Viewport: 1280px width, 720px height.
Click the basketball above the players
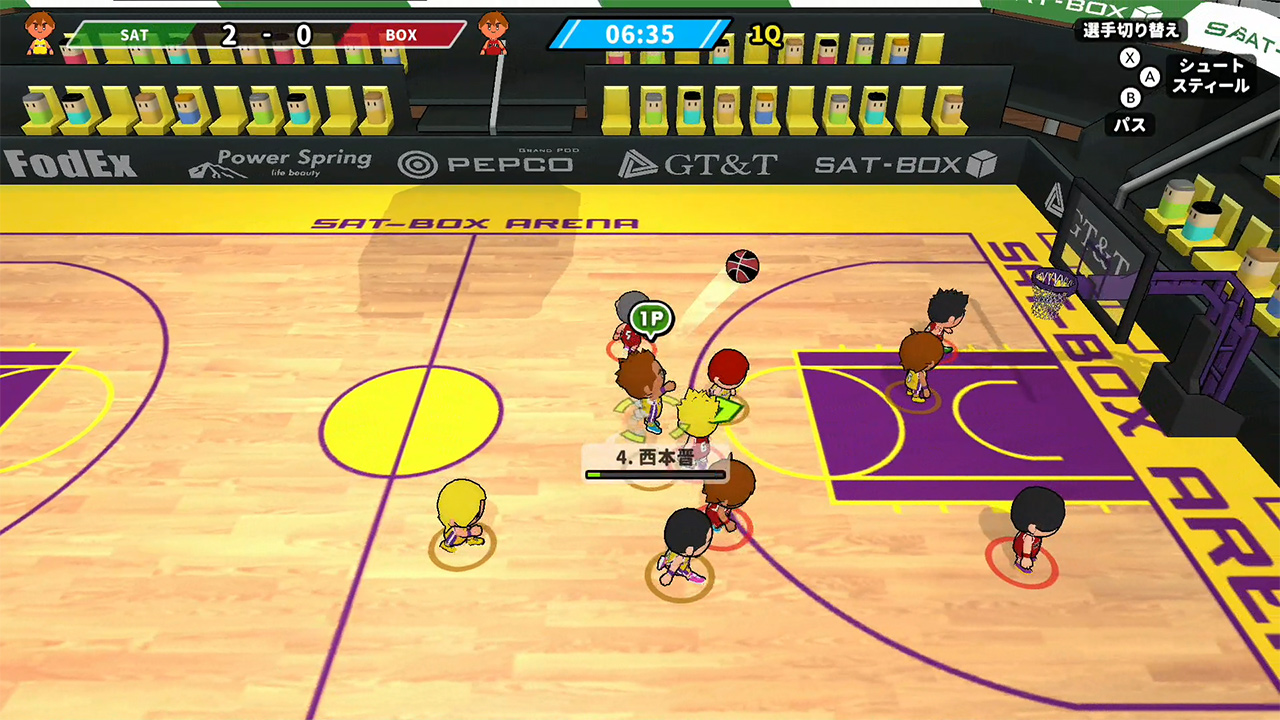pos(740,266)
